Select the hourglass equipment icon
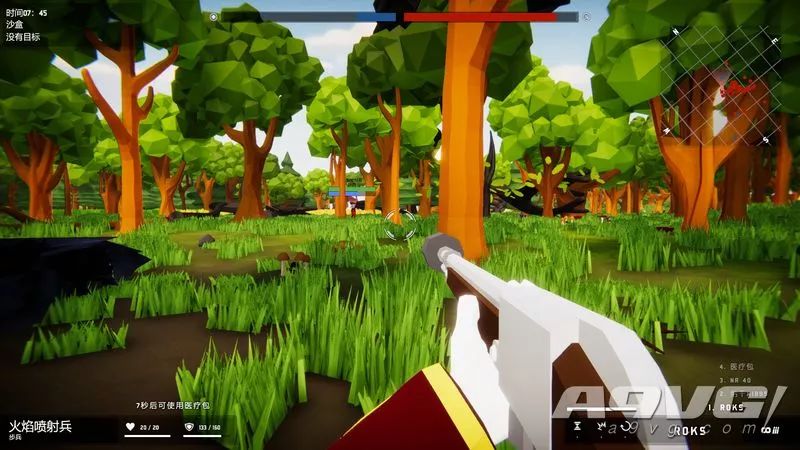This screenshot has width=800, height=450. (x=577, y=427)
